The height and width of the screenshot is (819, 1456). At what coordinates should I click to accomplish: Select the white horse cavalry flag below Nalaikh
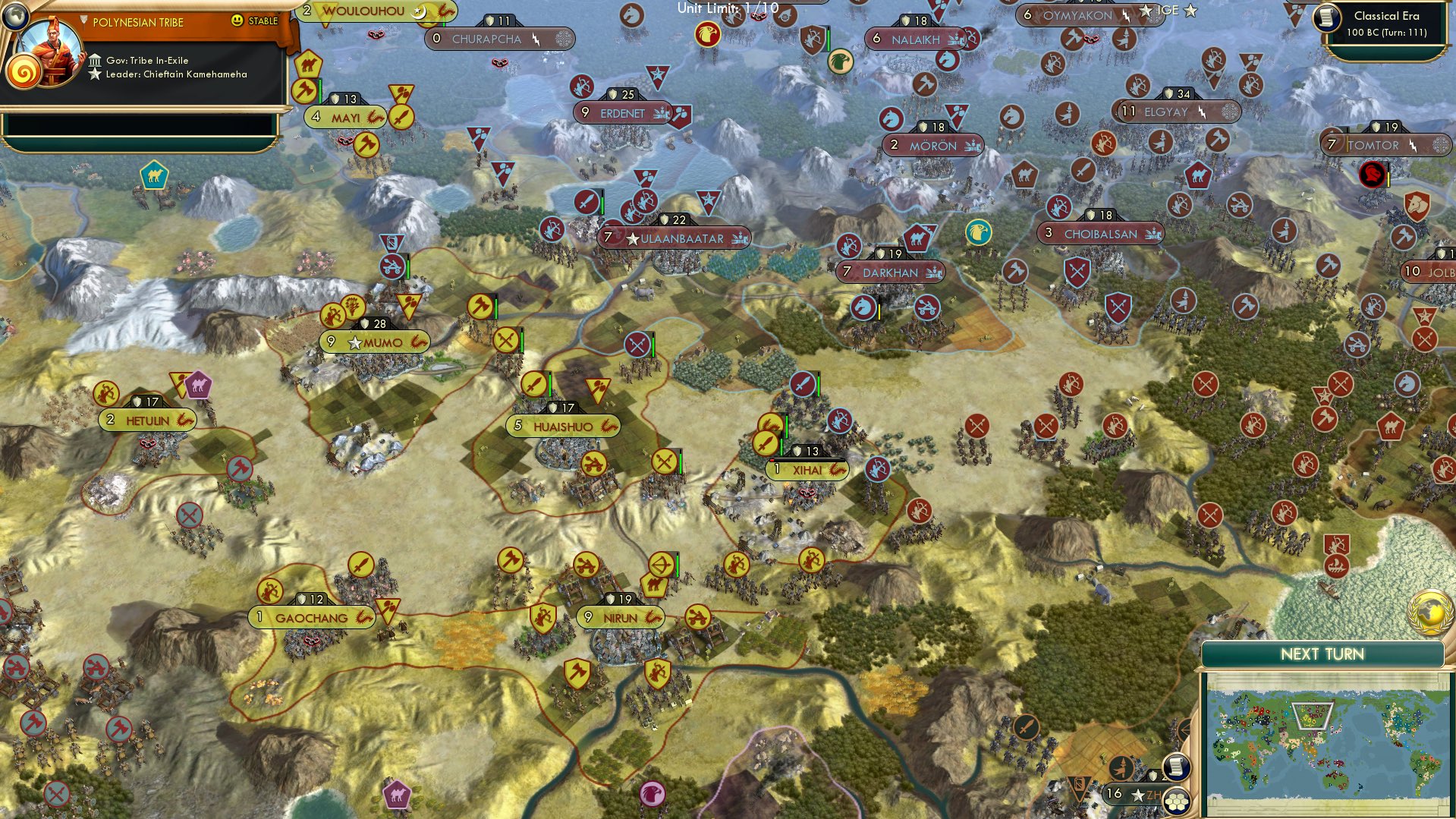coord(948,60)
